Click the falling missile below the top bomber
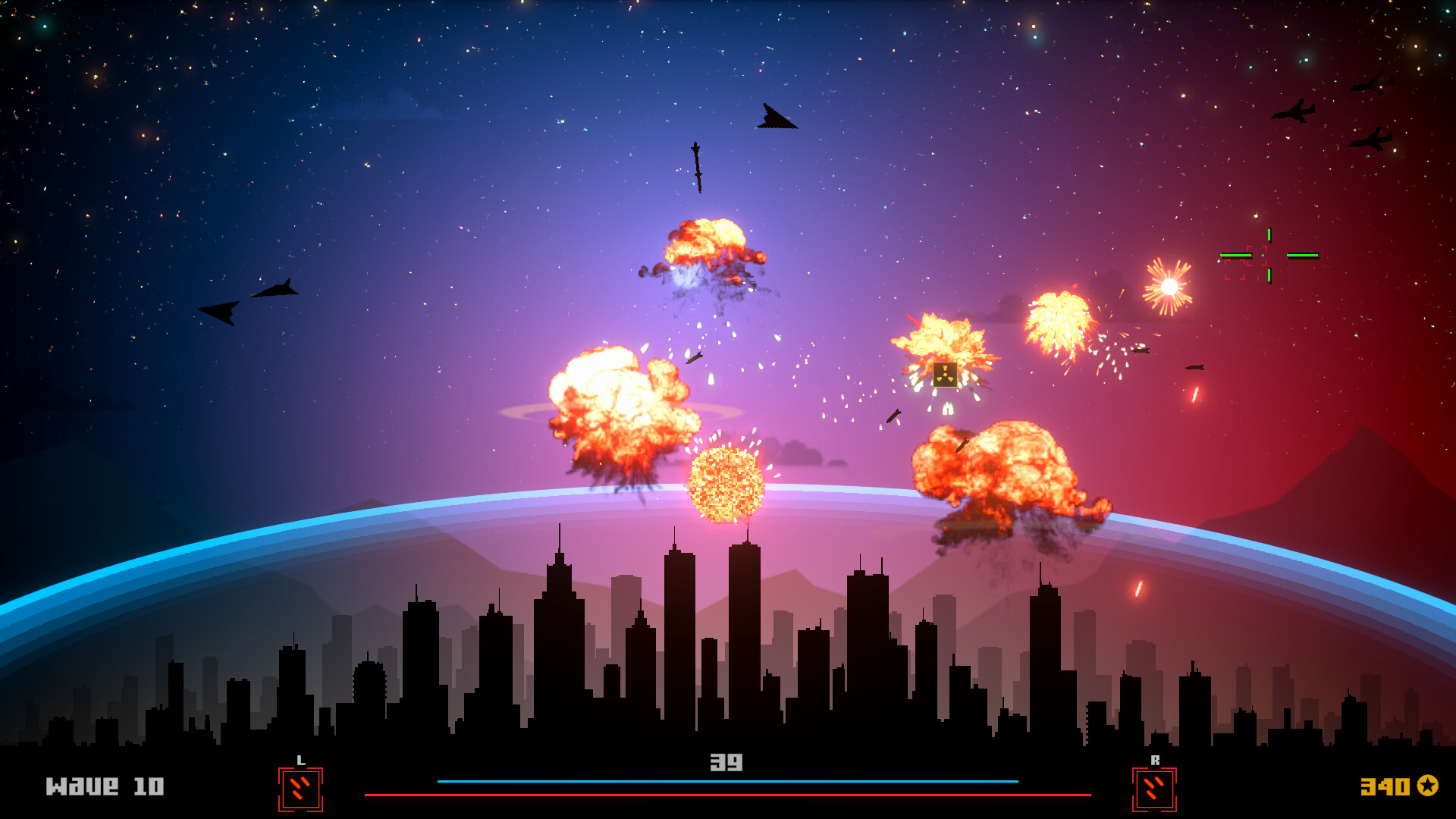The height and width of the screenshot is (819, 1456). 698,167
